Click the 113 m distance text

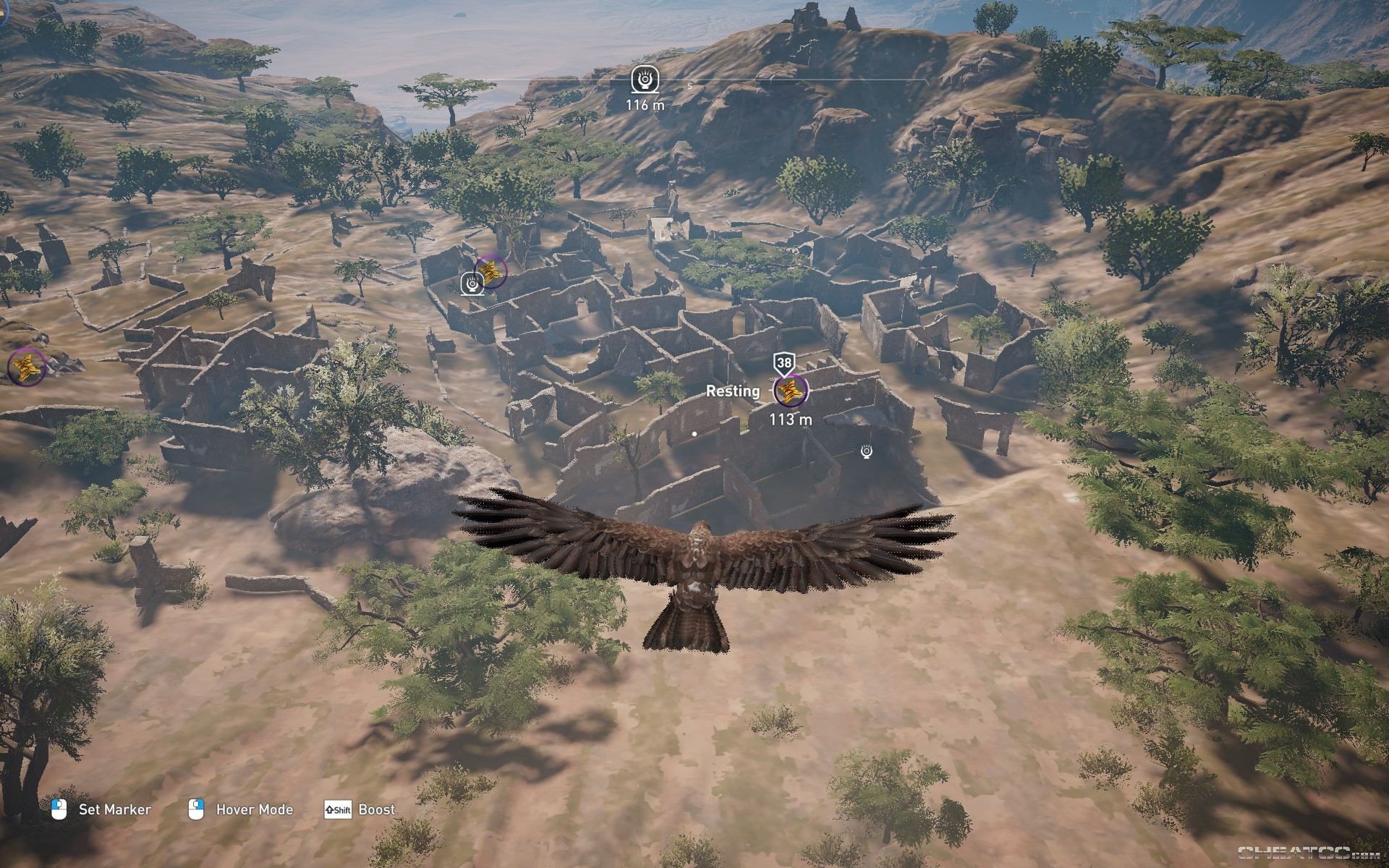(790, 418)
